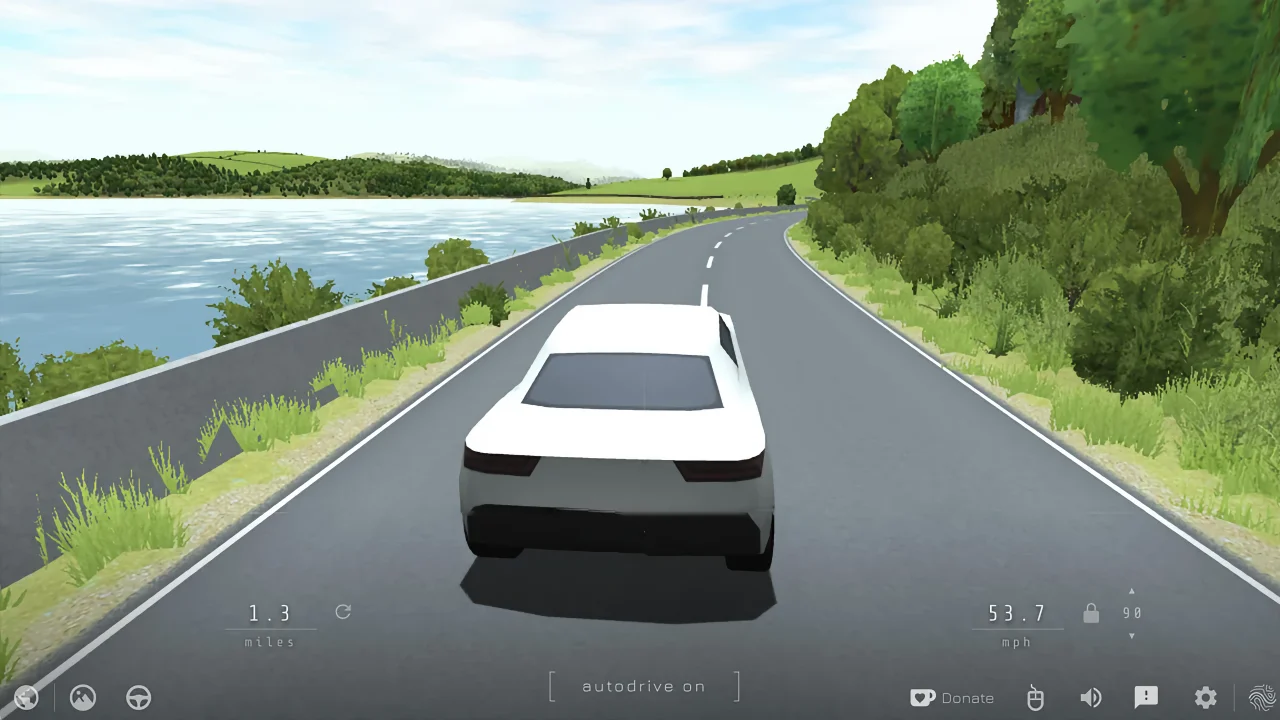Open the settings gear icon
Viewport: 1280px width, 720px height.
1205,697
